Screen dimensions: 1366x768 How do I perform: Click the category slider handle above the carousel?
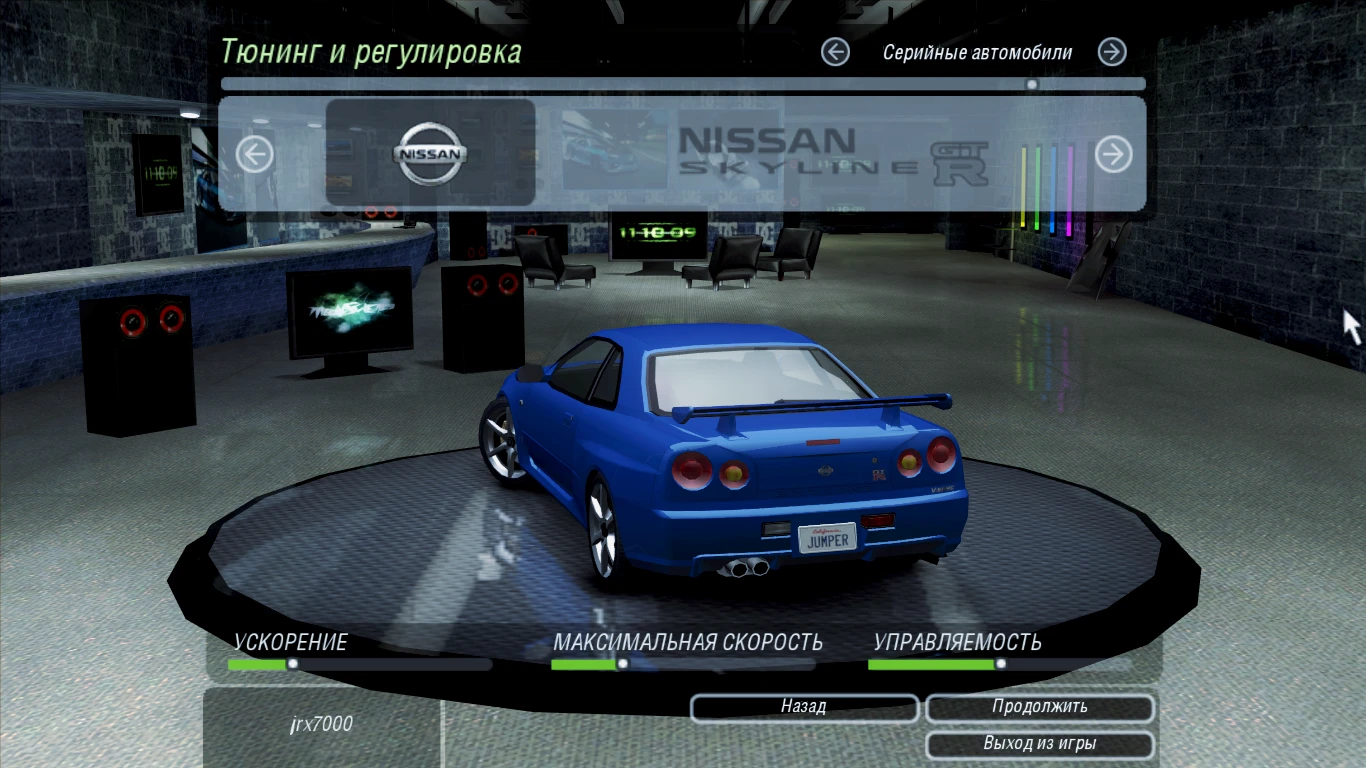1031,84
